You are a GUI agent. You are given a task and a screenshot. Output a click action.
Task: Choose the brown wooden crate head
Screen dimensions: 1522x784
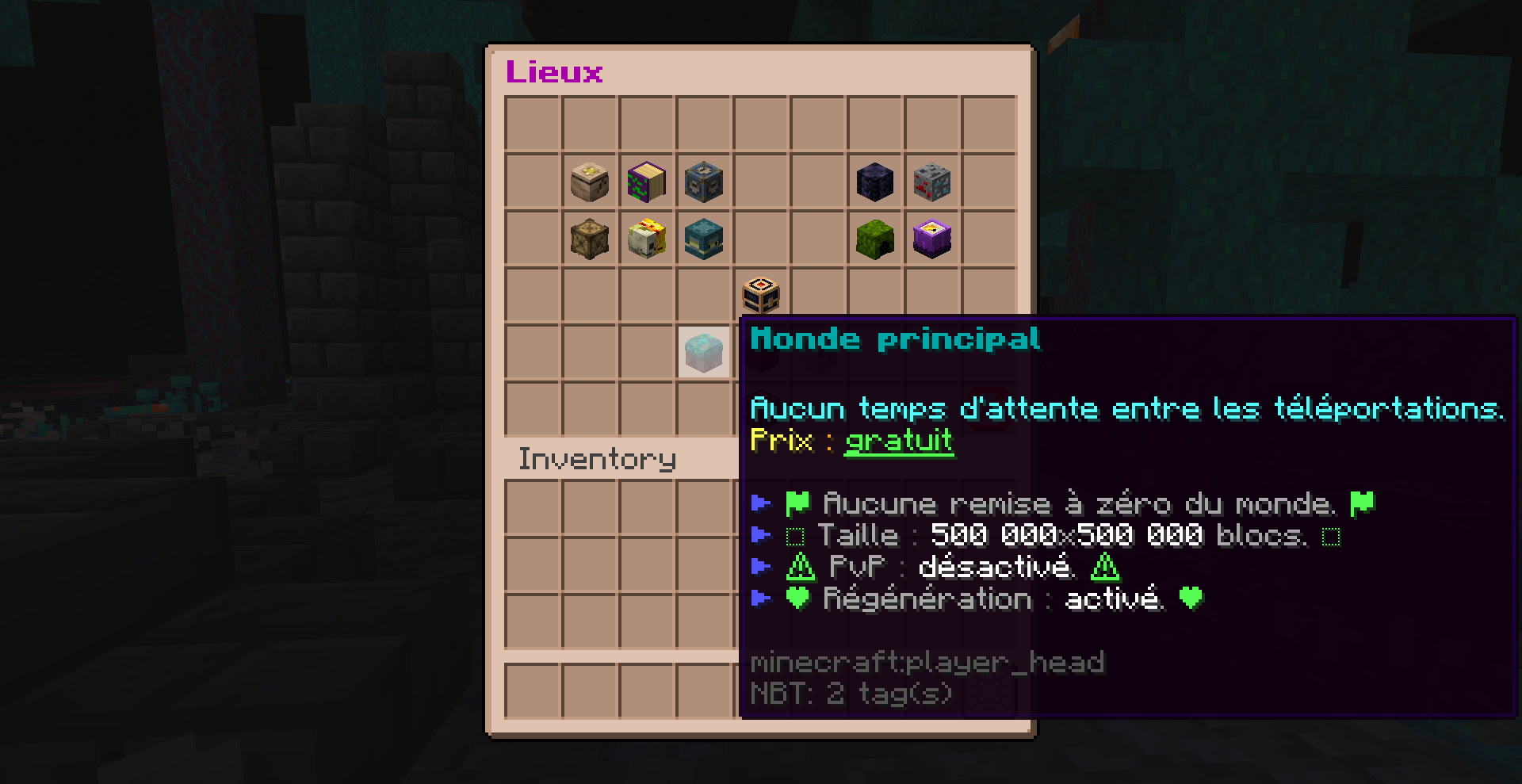point(589,239)
